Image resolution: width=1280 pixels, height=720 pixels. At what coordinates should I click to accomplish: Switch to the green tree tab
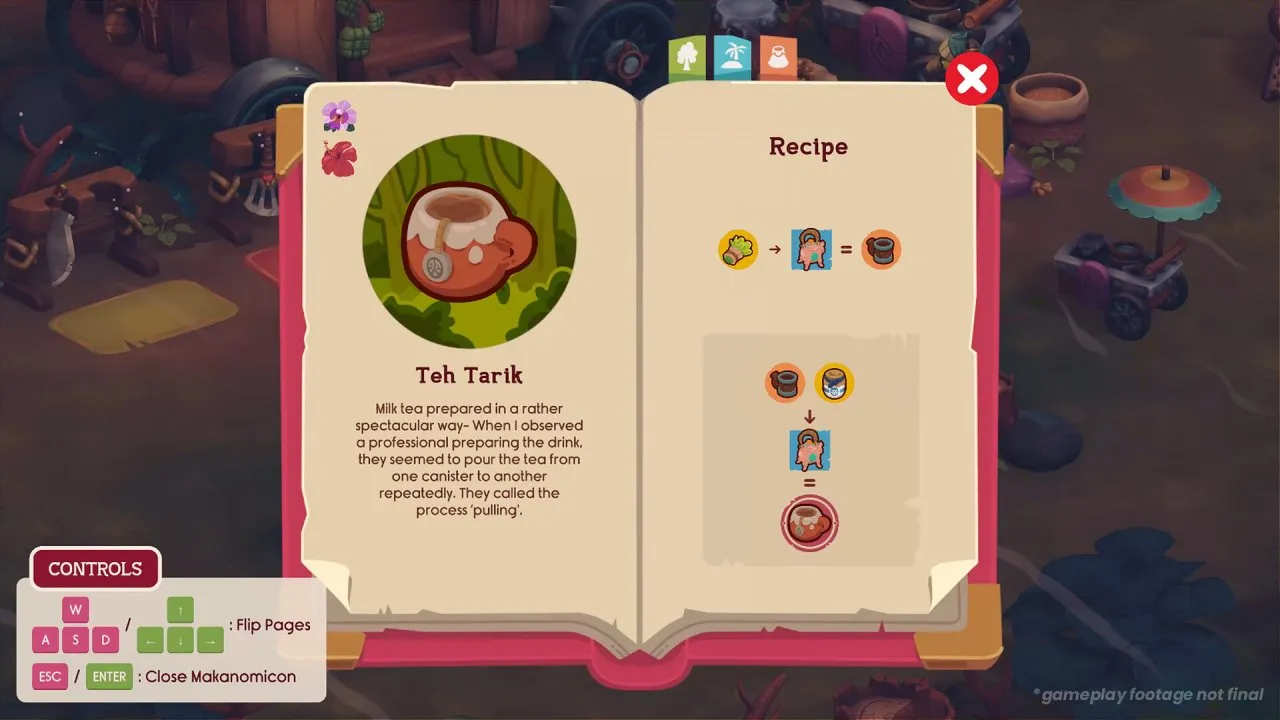coord(687,59)
